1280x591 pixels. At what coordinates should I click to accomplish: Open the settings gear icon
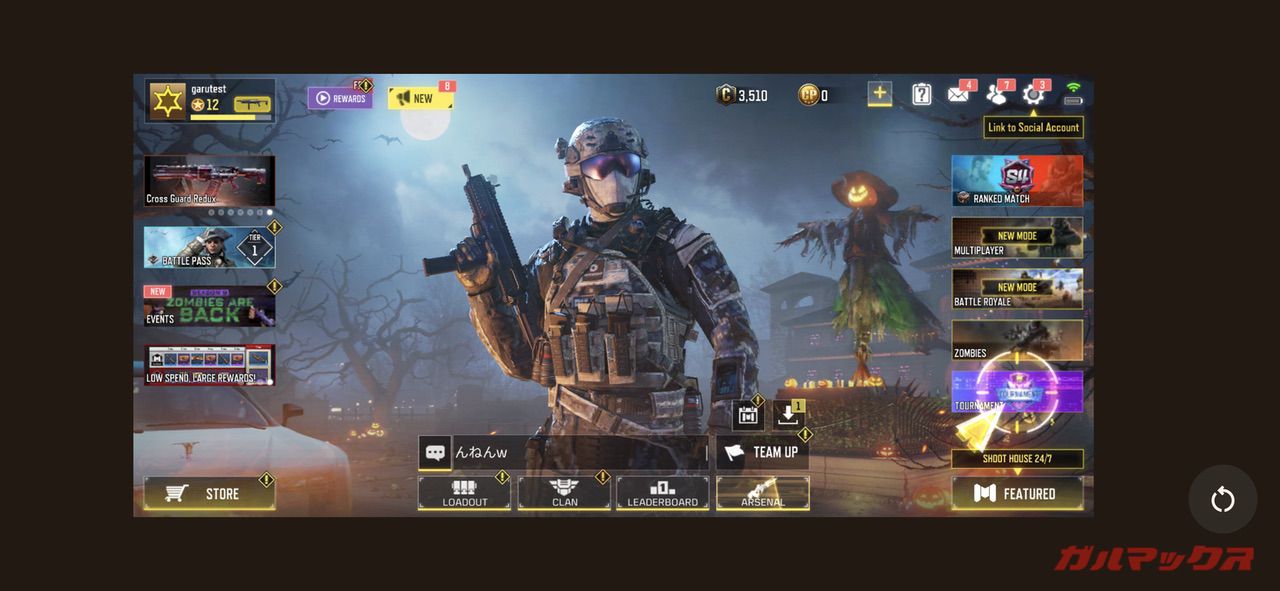coord(1032,95)
